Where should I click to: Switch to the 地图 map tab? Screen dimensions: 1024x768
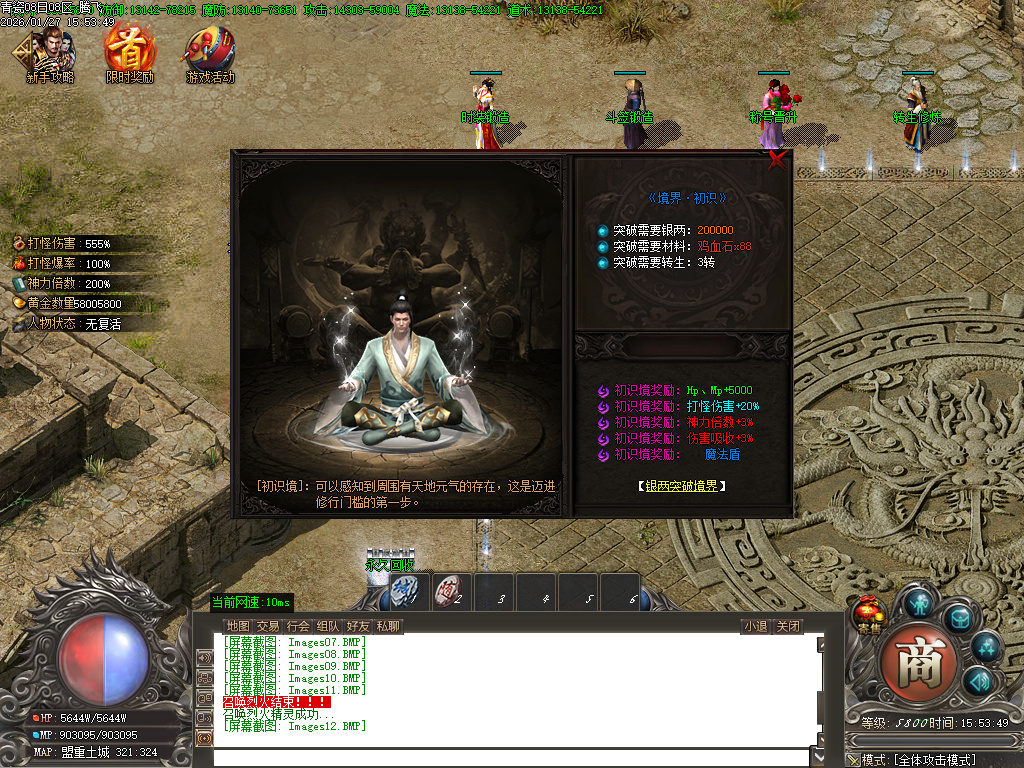(x=238, y=627)
